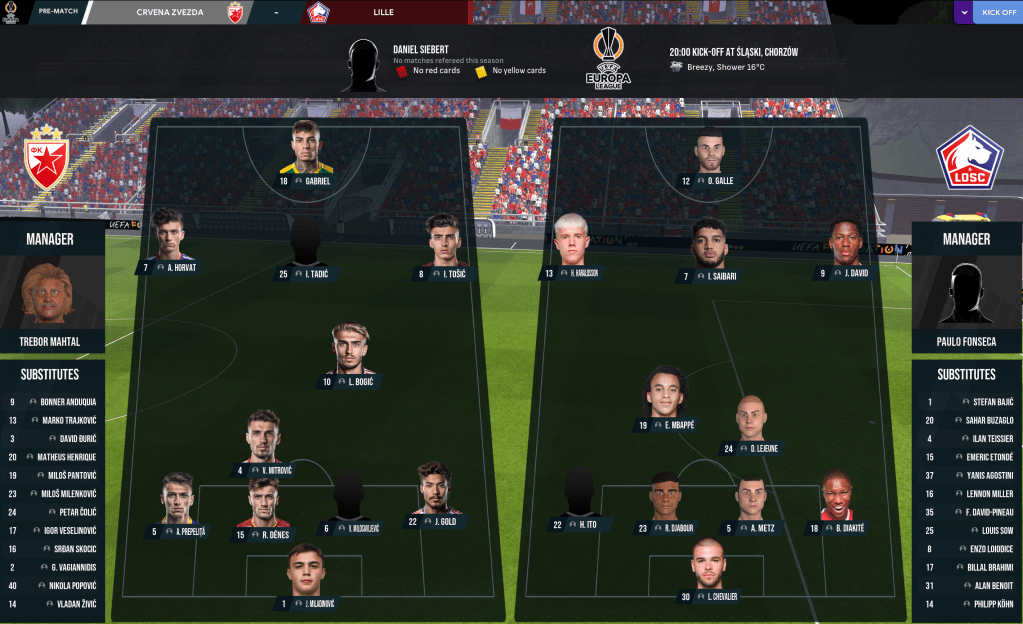
Task: Select Lille substitute Stefan Bajić
Action: tap(968, 402)
